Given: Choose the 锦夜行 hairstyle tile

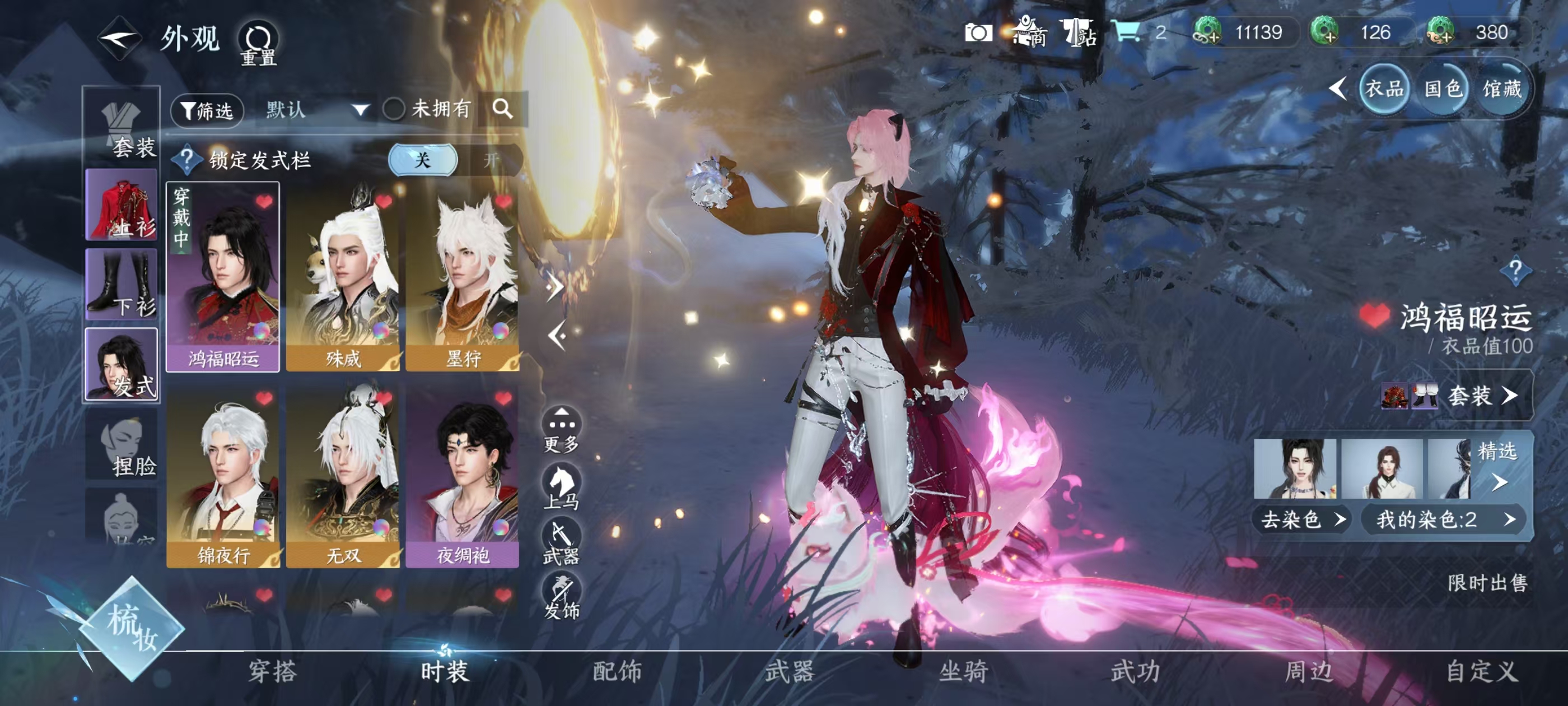Looking at the screenshot, I should click(x=223, y=475).
